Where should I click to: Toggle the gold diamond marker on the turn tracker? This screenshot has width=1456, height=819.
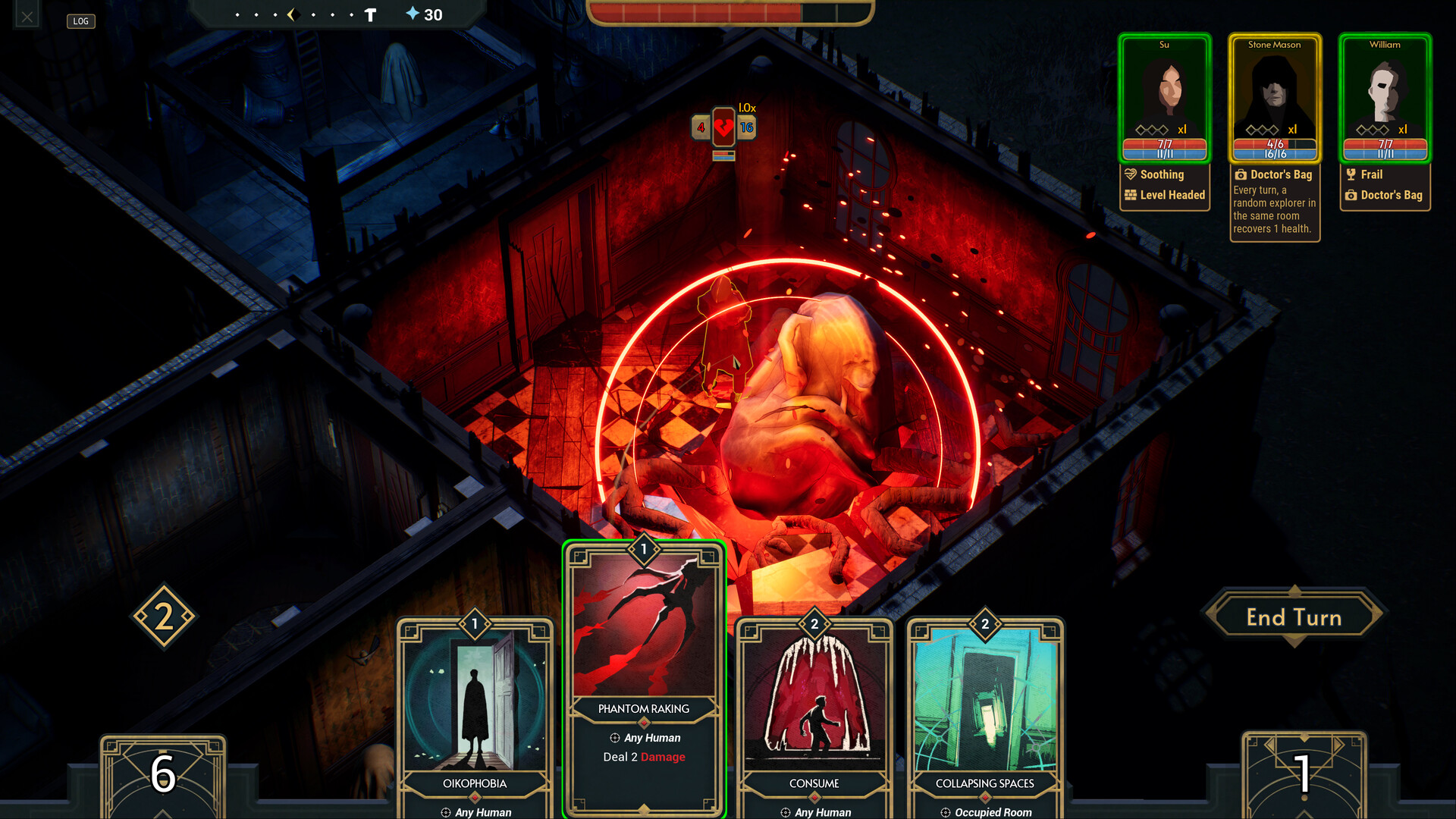pyautogui.click(x=294, y=13)
